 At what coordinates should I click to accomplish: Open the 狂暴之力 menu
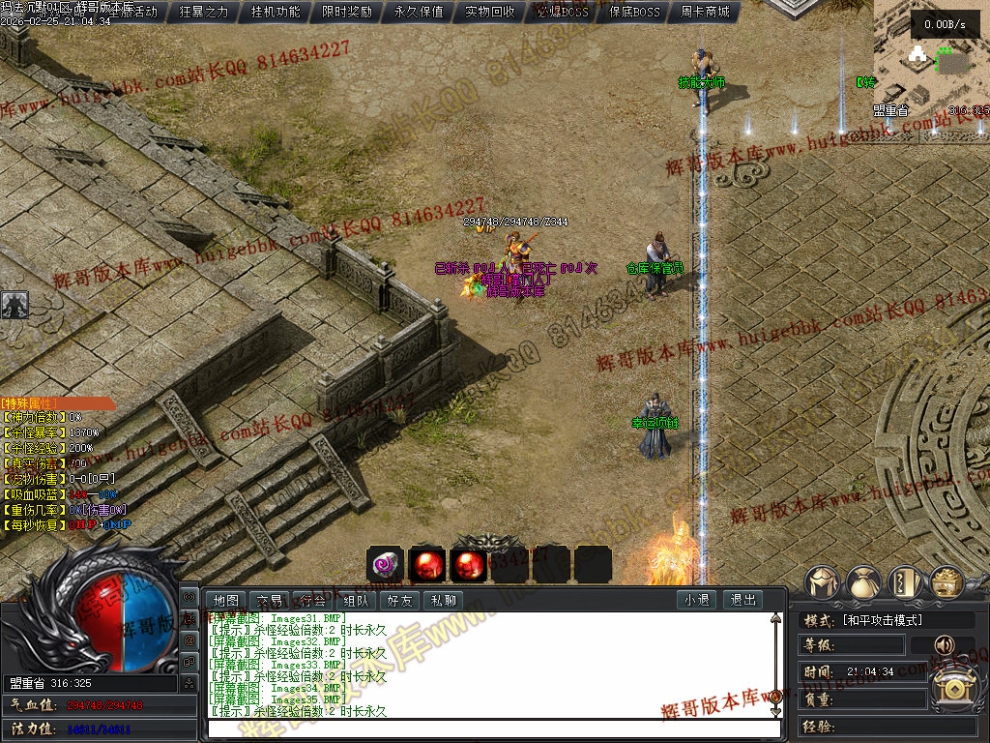[x=204, y=12]
